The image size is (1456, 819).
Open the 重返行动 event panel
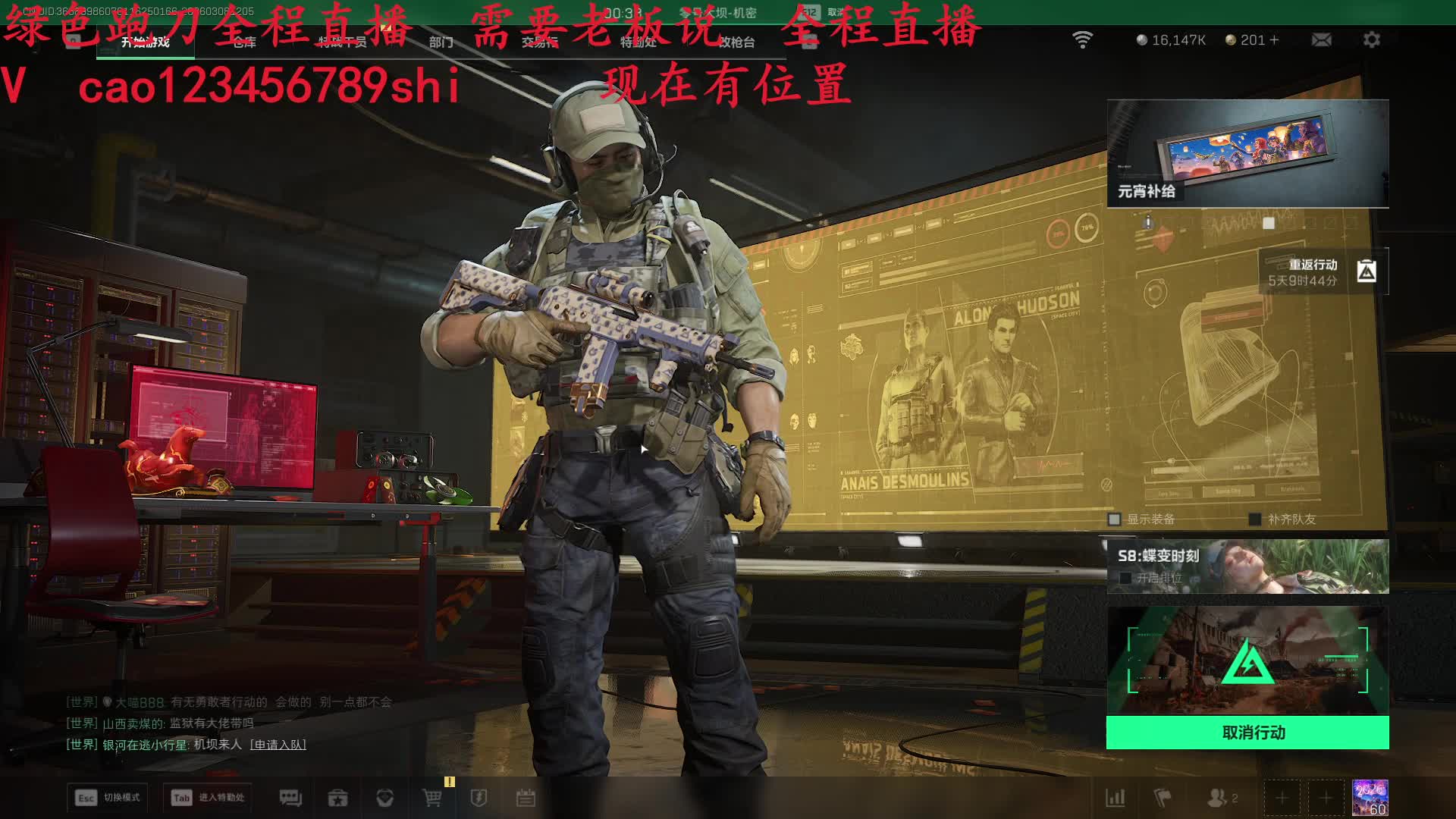[x=1323, y=272]
